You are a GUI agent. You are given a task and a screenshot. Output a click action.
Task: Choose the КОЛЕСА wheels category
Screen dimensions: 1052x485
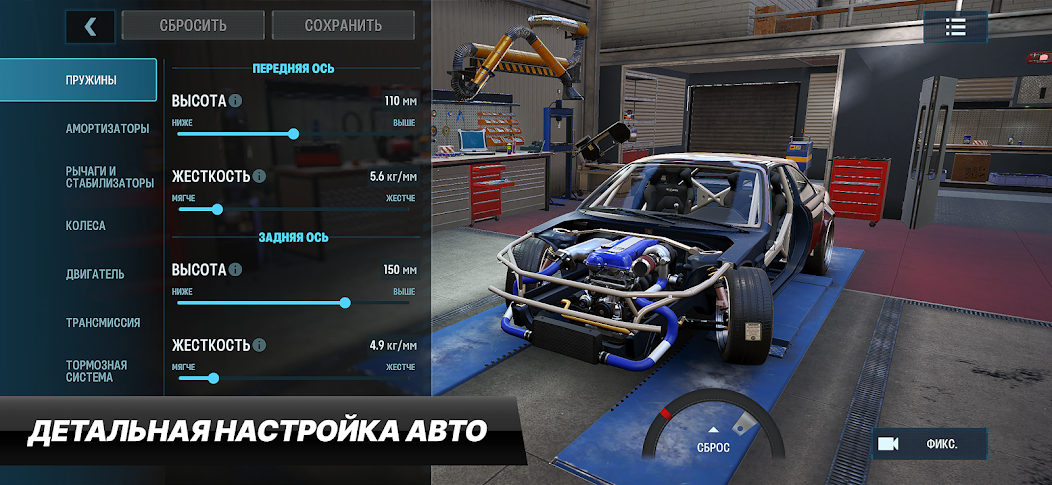pos(86,226)
